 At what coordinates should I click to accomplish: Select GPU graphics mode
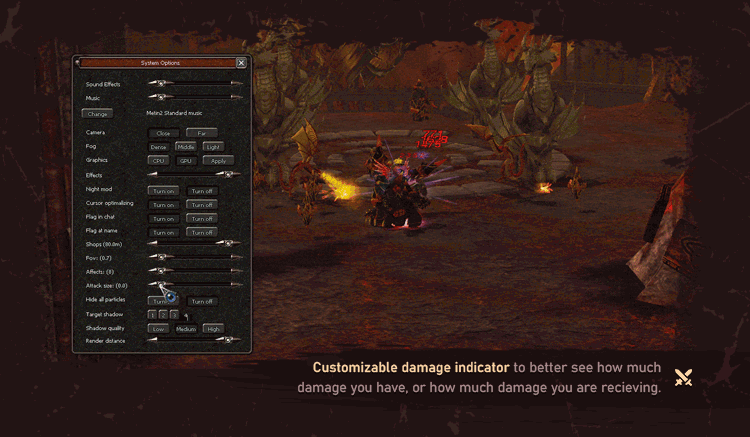185,160
